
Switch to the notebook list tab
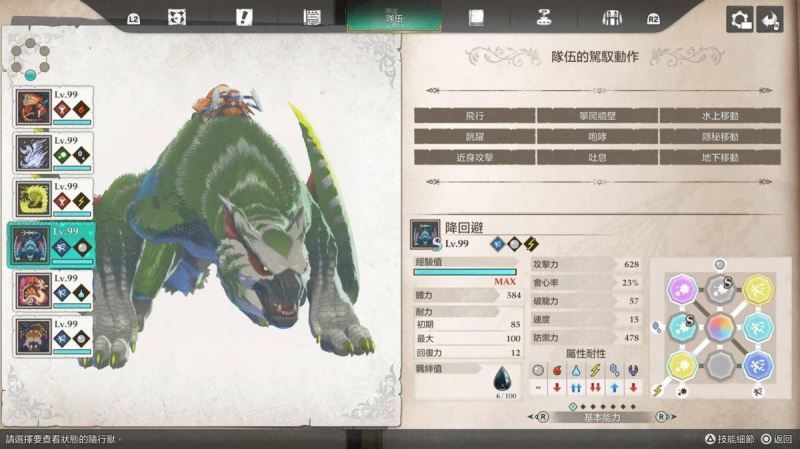click(311, 17)
